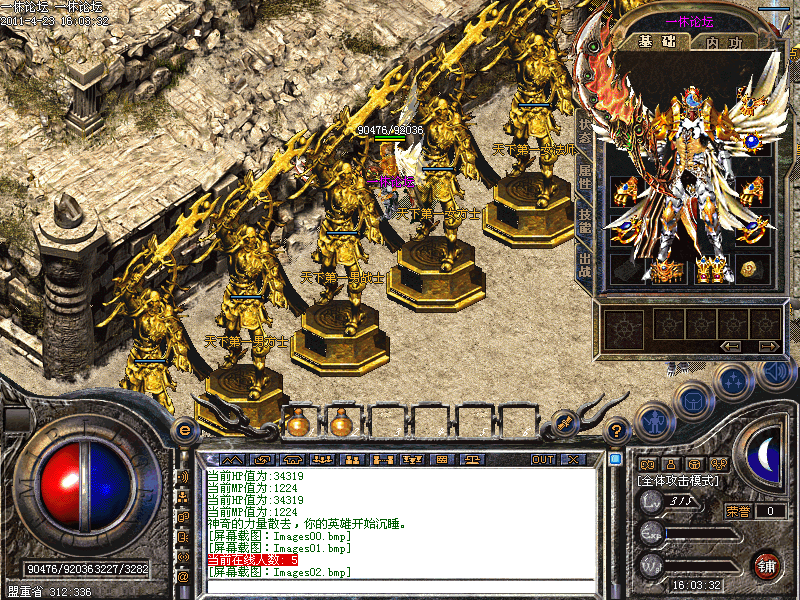
Task: Switch to the 内功 tab
Action: 723,41
